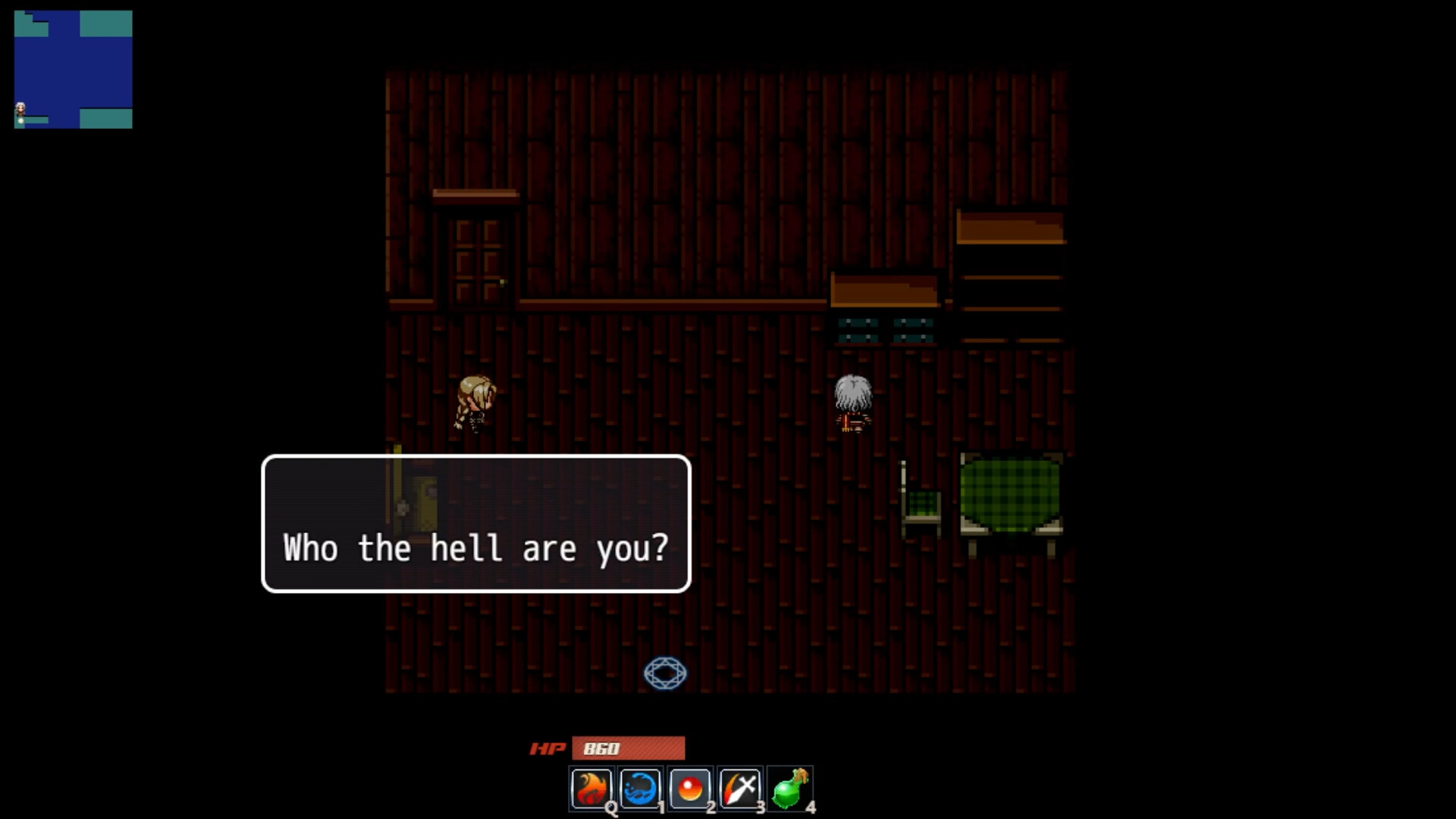This screenshot has height=819, width=1456.
Task: Click the minimap in the top-left corner
Action: (x=73, y=68)
